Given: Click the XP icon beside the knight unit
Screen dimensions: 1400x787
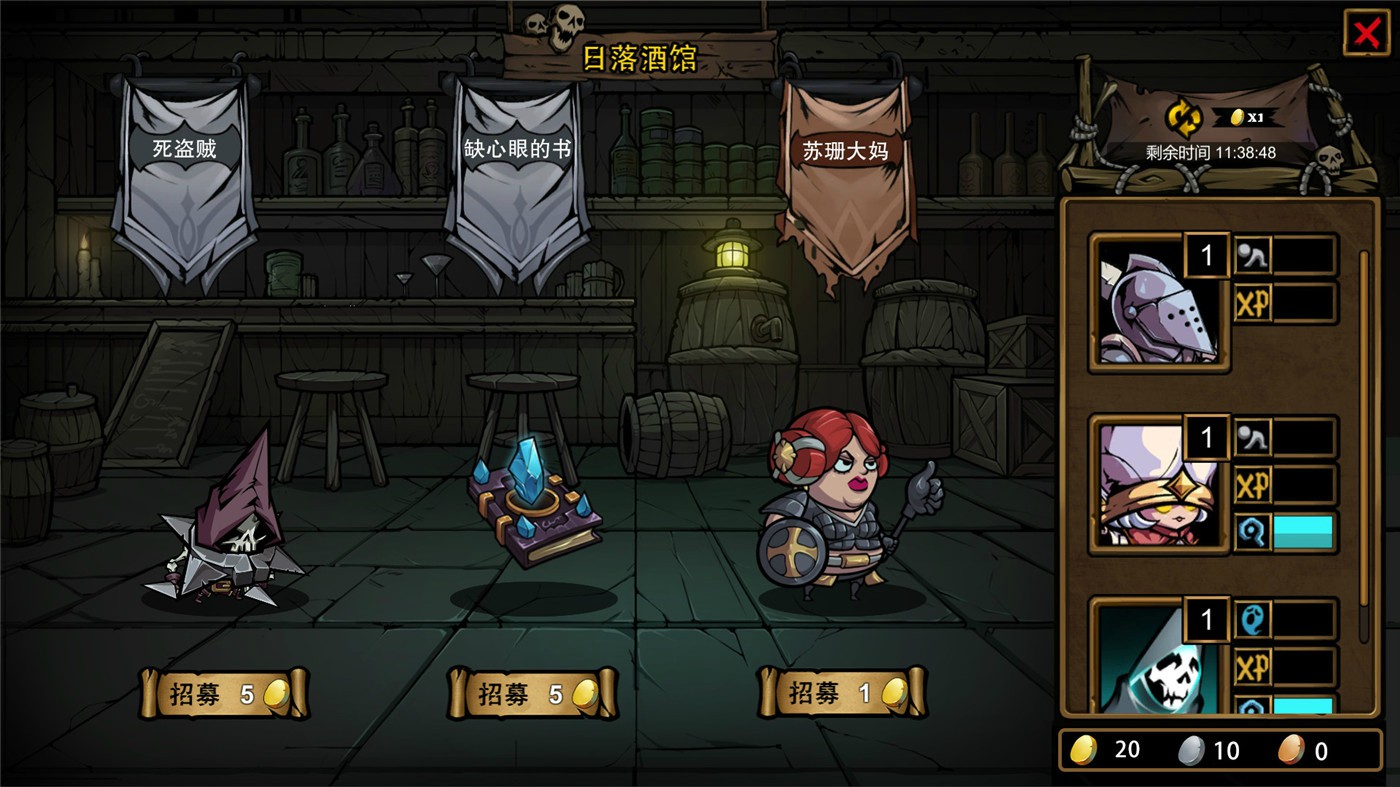Looking at the screenshot, I should (1255, 301).
